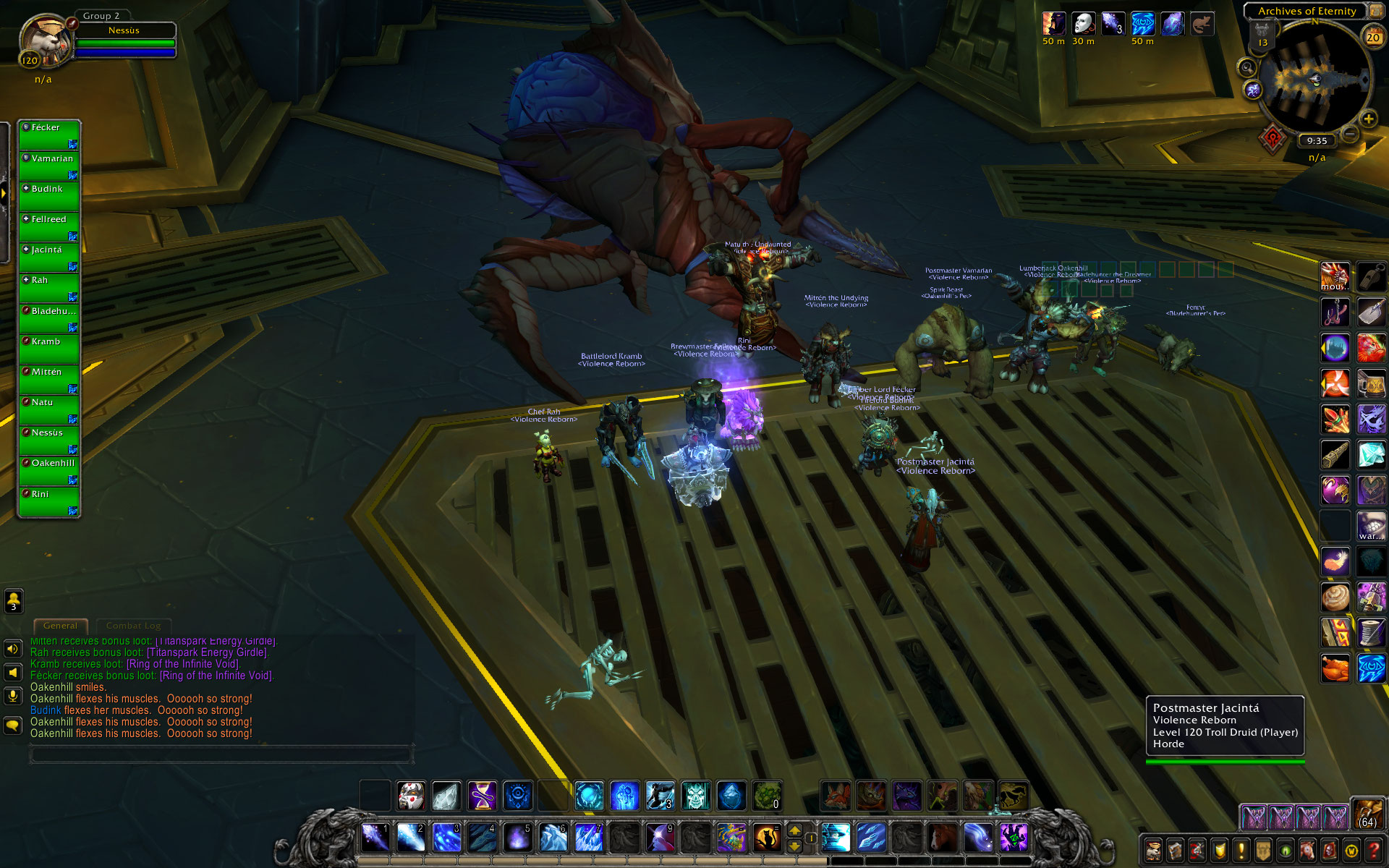This screenshot has height=868, width=1389.
Task: Click Nessus player portrait frame
Action: point(45,41)
